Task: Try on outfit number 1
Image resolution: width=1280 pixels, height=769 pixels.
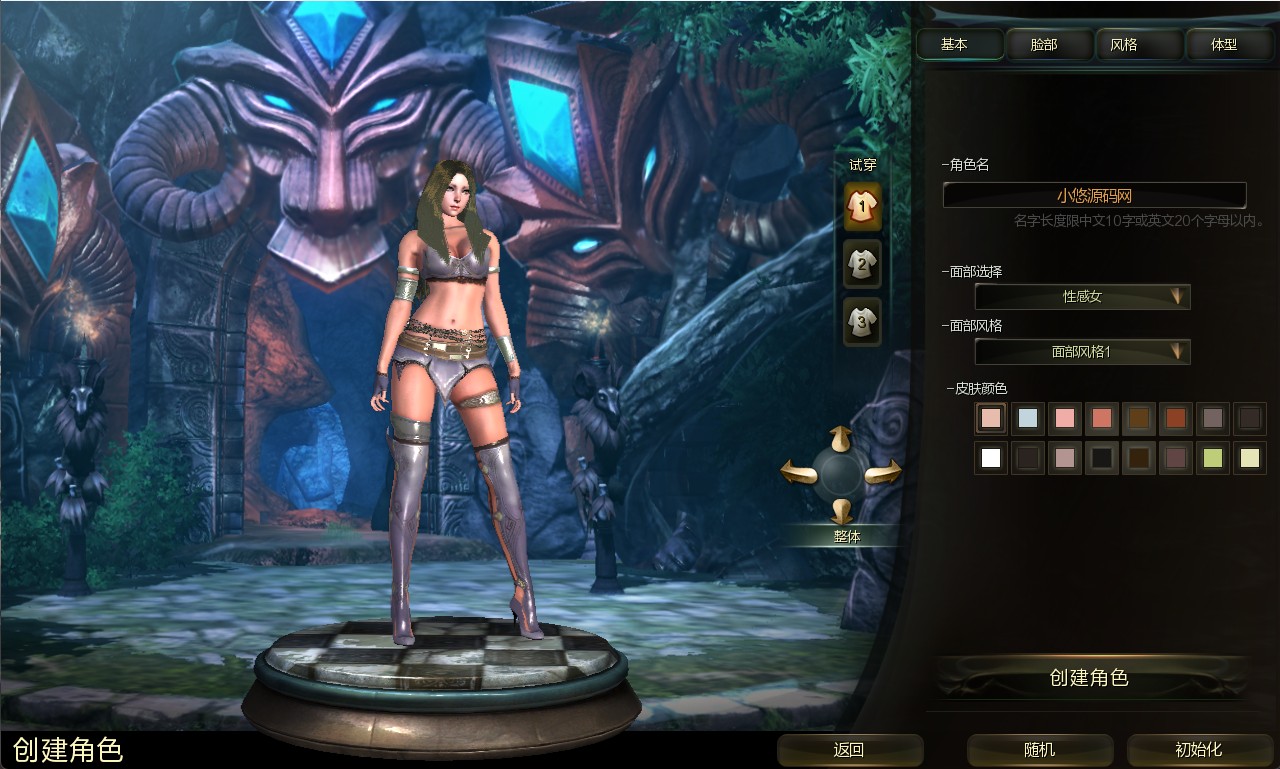Action: [x=862, y=206]
